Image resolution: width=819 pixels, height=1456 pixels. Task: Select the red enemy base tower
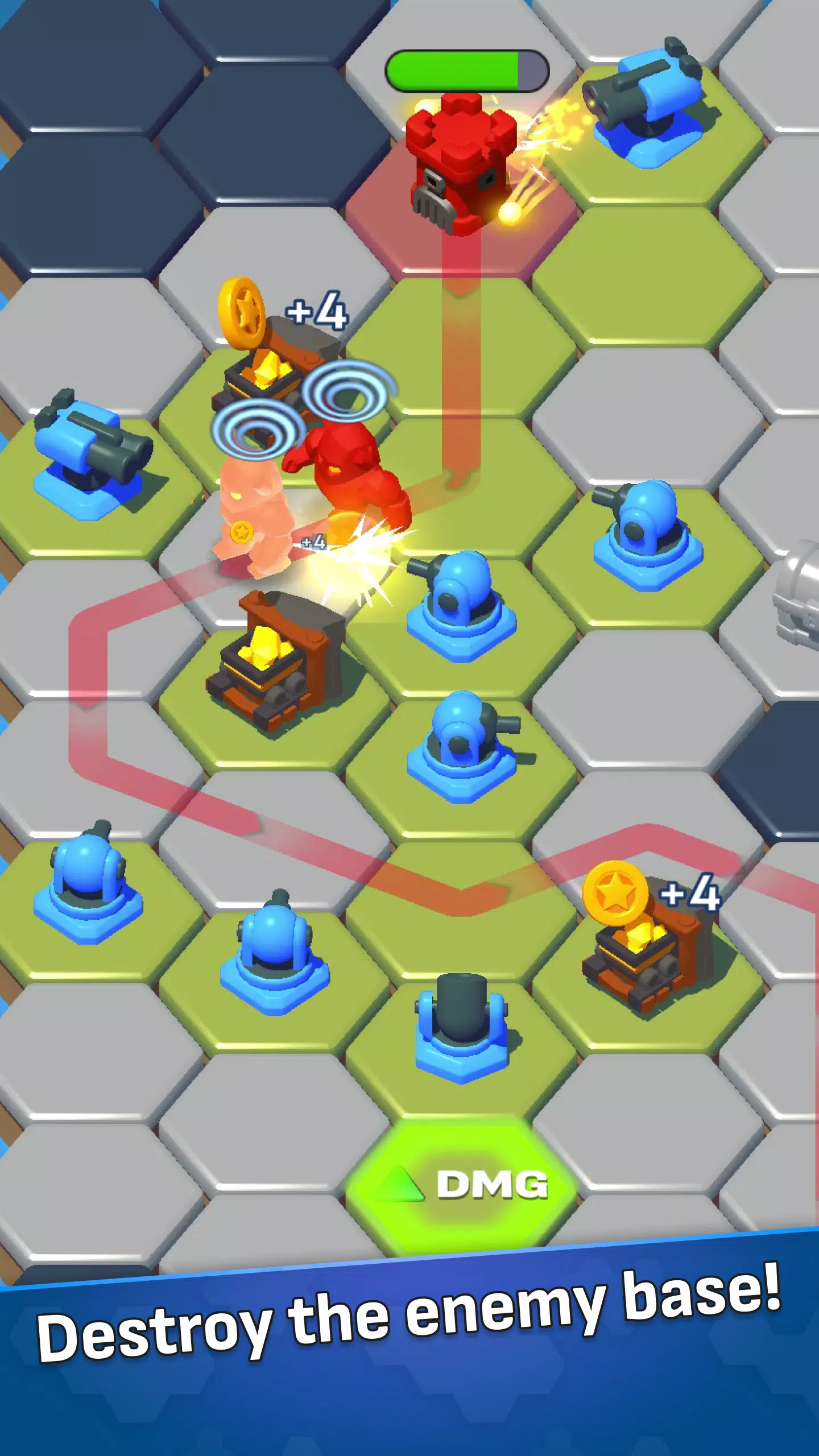461,159
